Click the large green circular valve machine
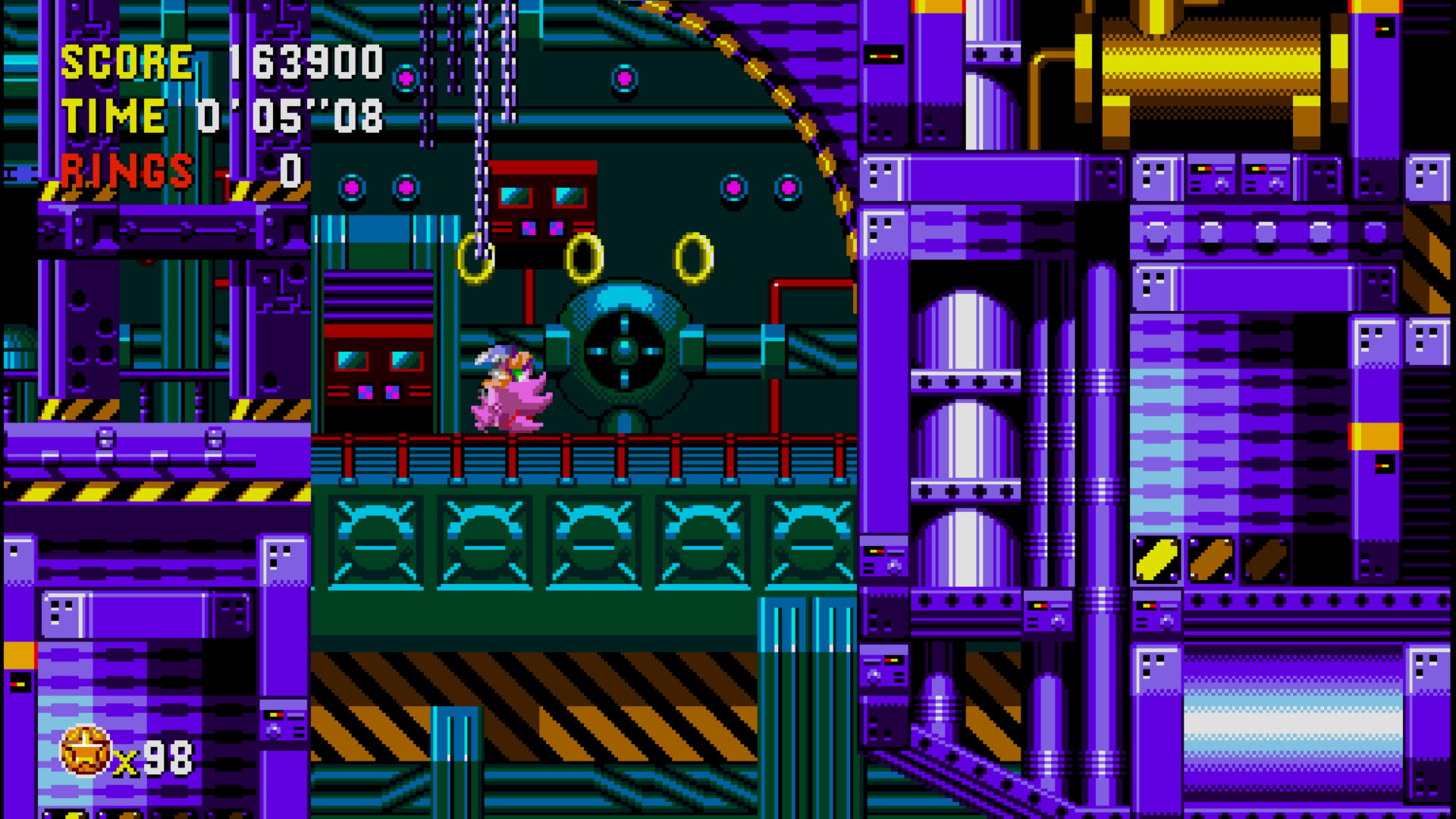Viewport: 1456px width, 819px height. coord(623,350)
